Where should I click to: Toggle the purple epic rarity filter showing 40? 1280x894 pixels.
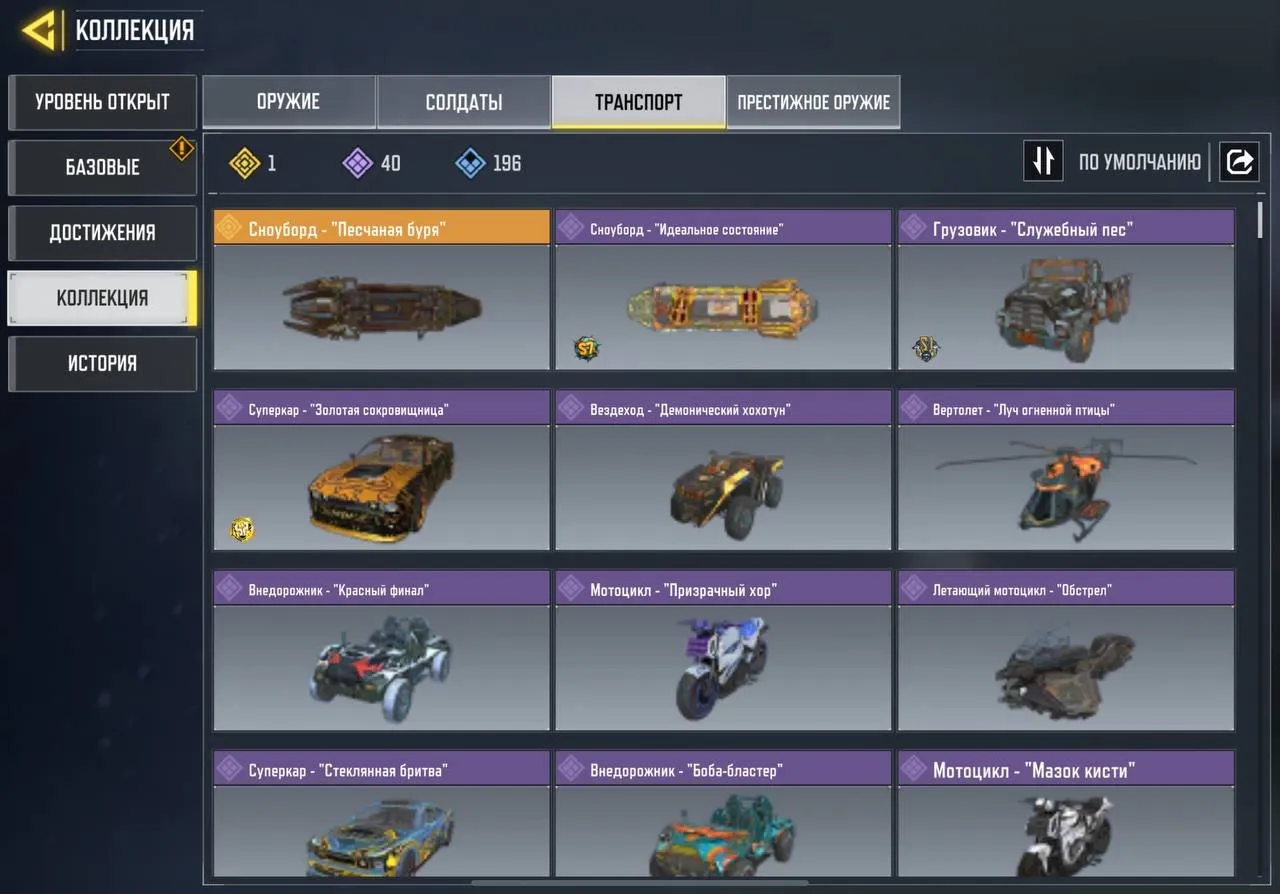(357, 163)
